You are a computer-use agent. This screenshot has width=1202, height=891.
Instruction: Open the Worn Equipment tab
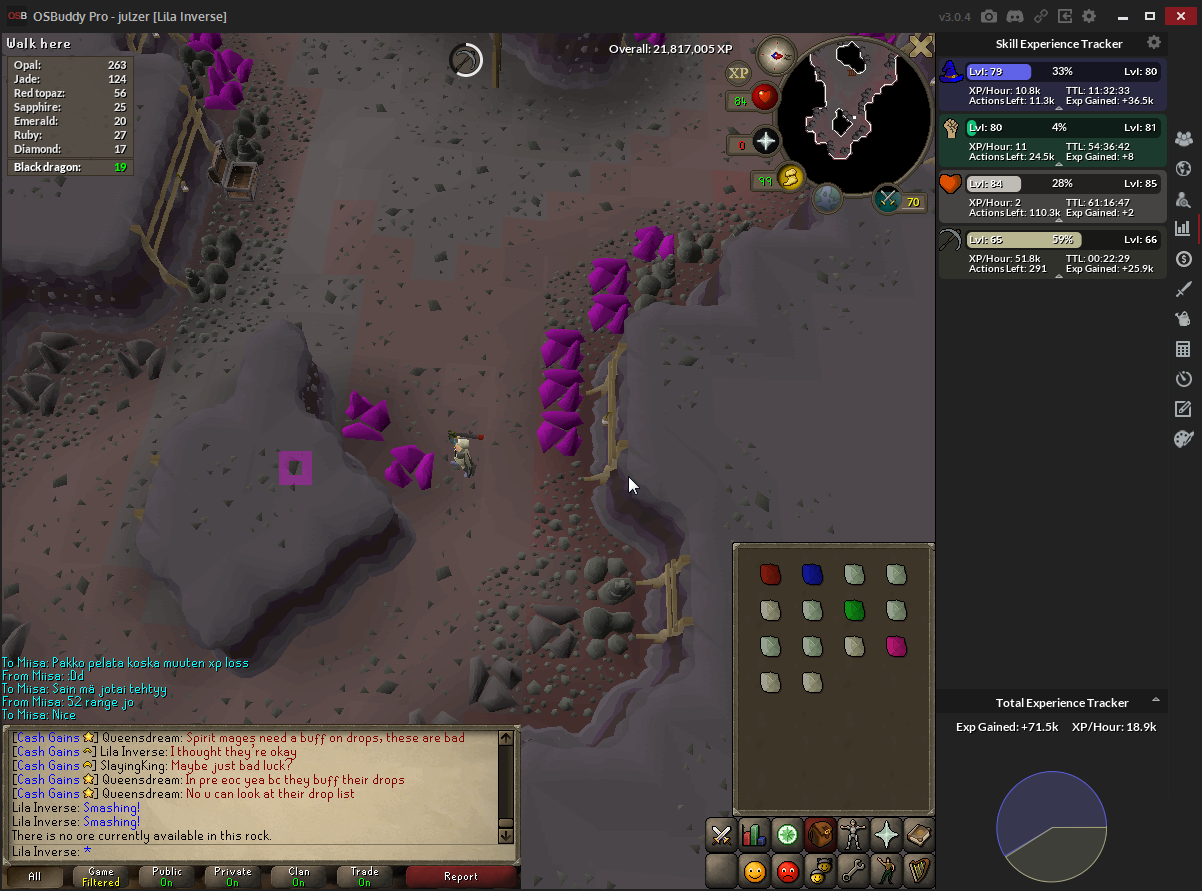(x=853, y=834)
